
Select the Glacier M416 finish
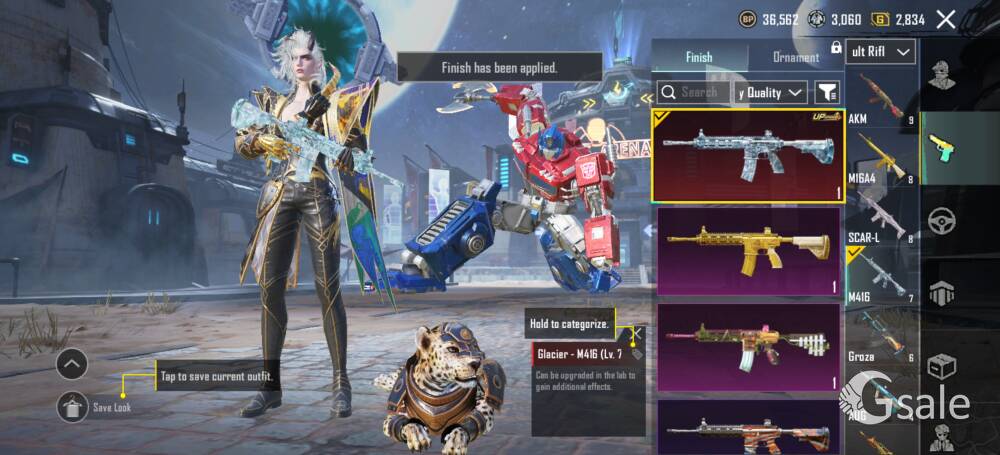tap(748, 156)
